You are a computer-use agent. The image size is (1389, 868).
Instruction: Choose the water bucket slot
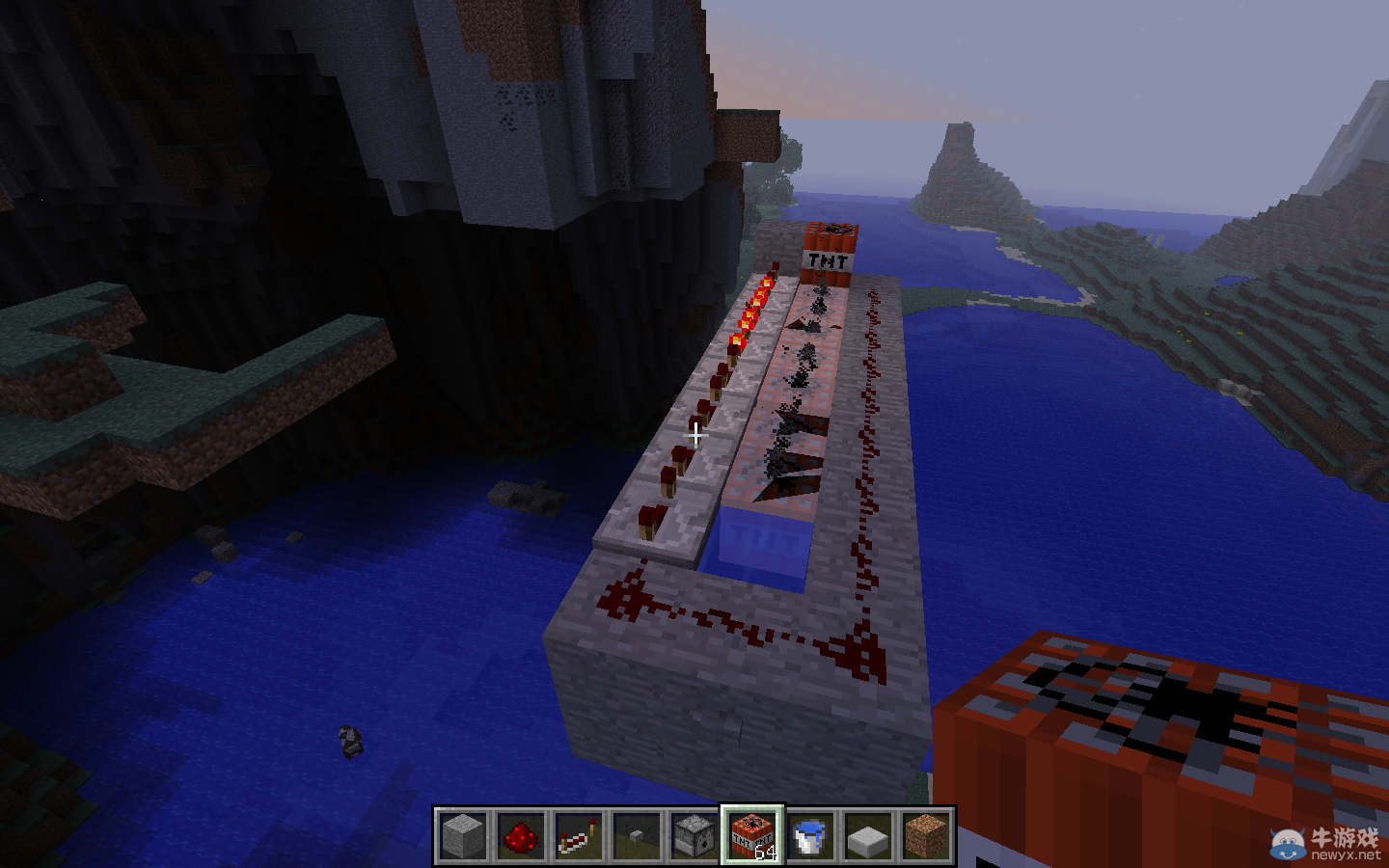coord(810,835)
